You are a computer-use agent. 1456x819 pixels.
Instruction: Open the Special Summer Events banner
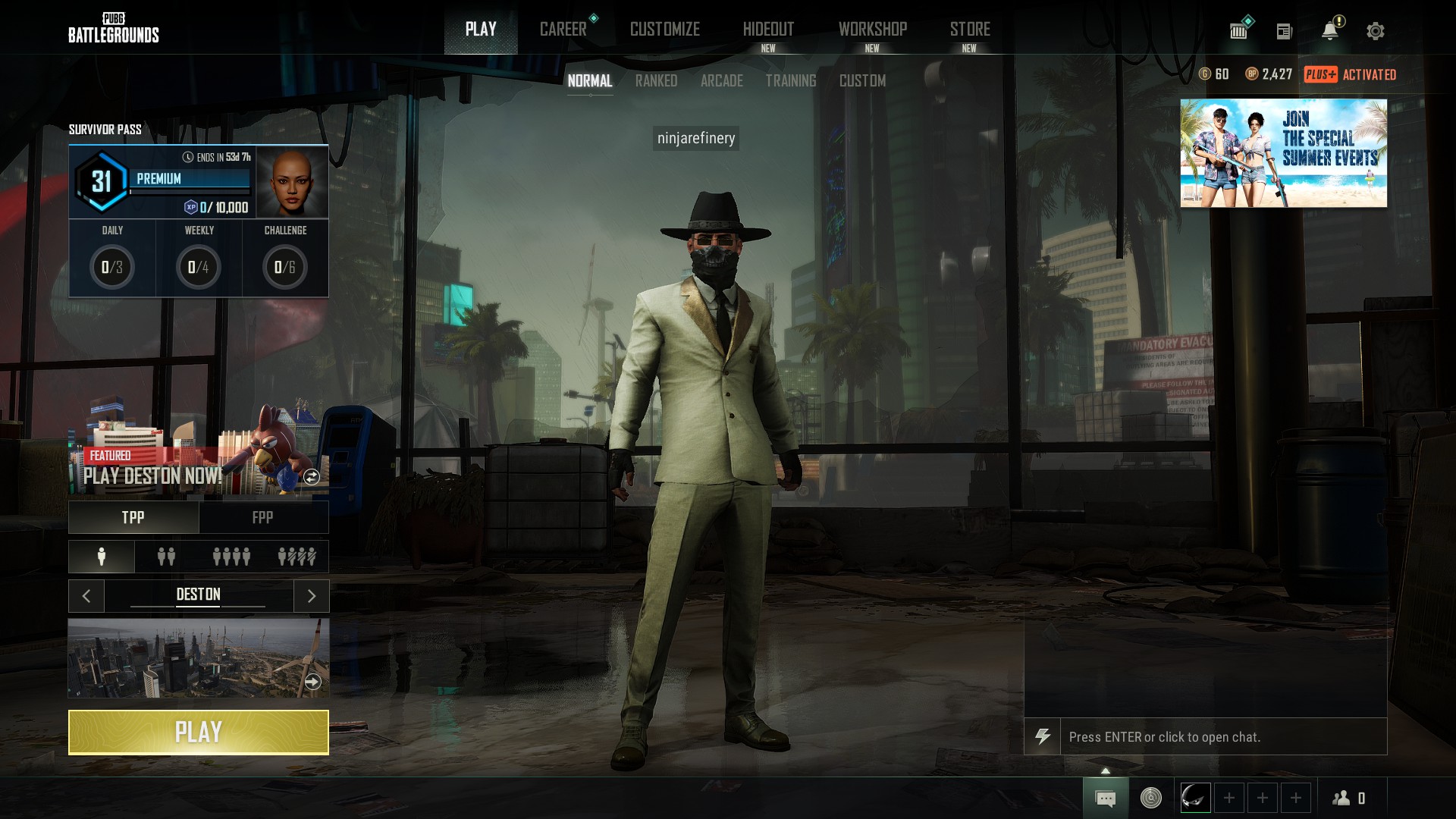tap(1283, 153)
